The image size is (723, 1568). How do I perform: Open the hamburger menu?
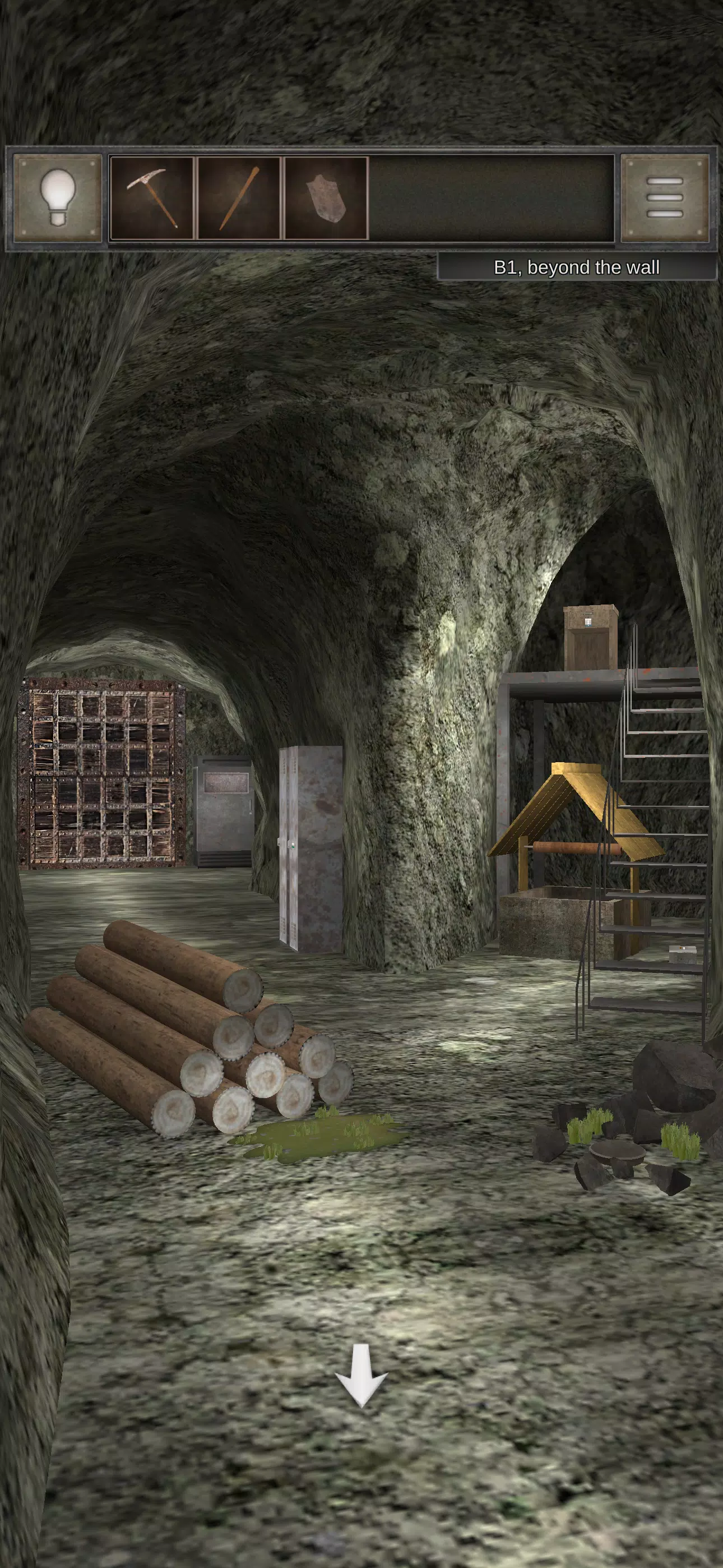(665, 198)
